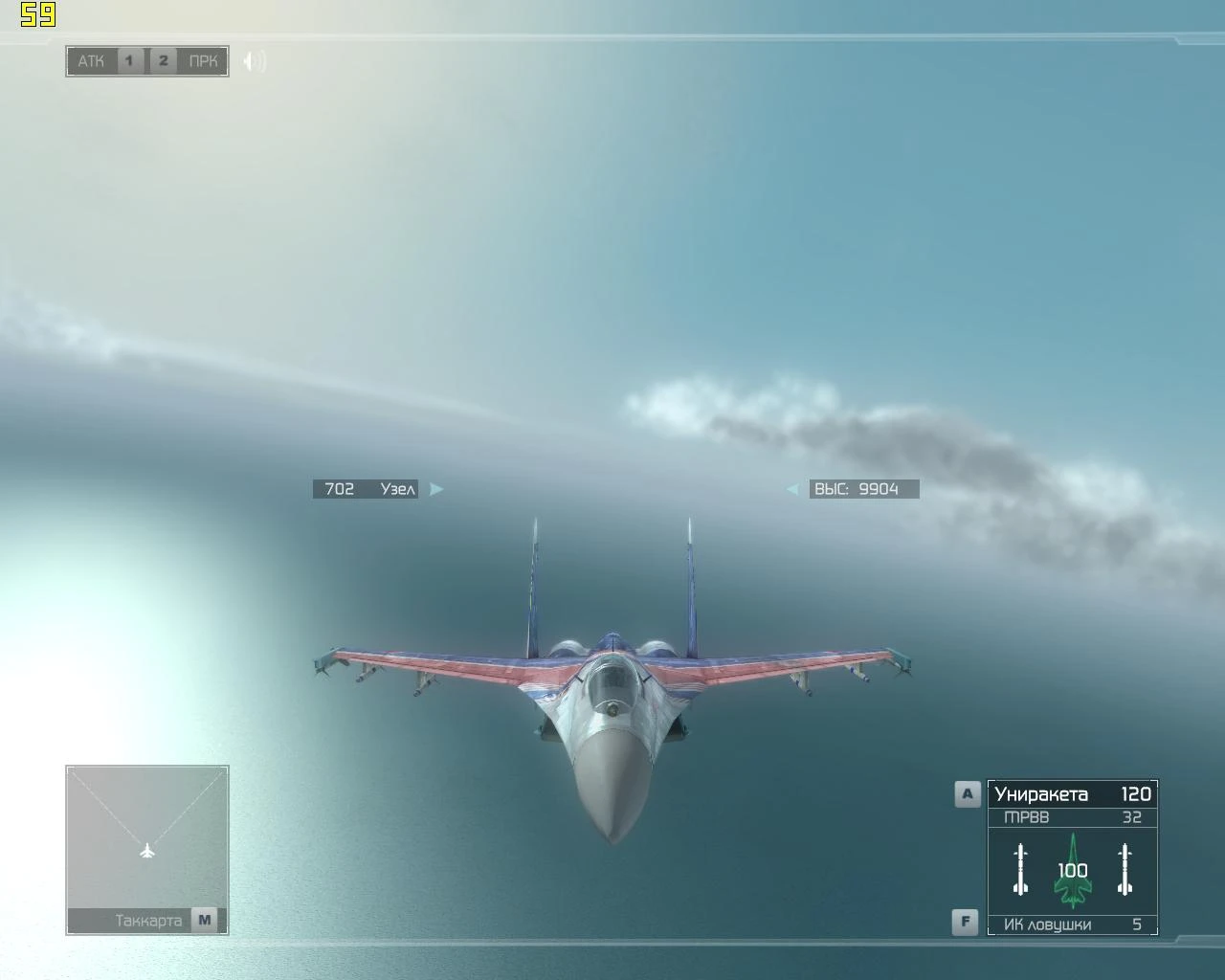Click the yellow 59 counter in the corner

coord(38,13)
